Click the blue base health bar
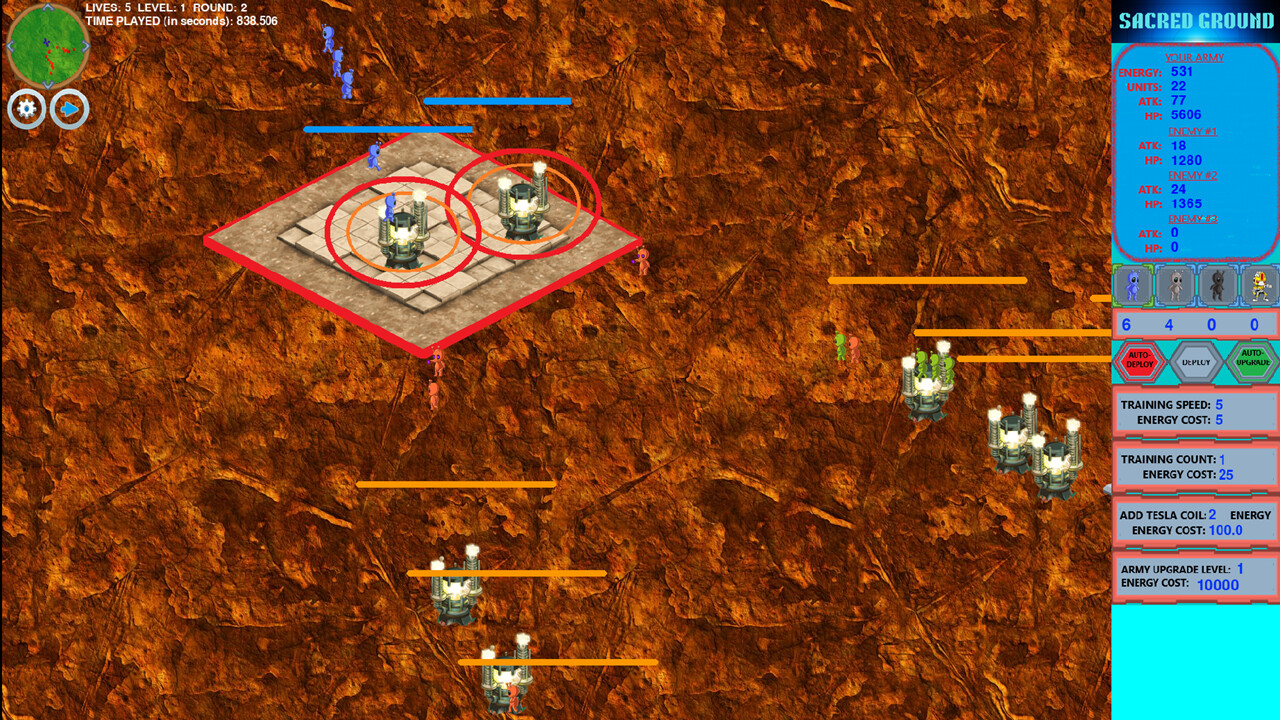1280x720 pixels. point(498,101)
